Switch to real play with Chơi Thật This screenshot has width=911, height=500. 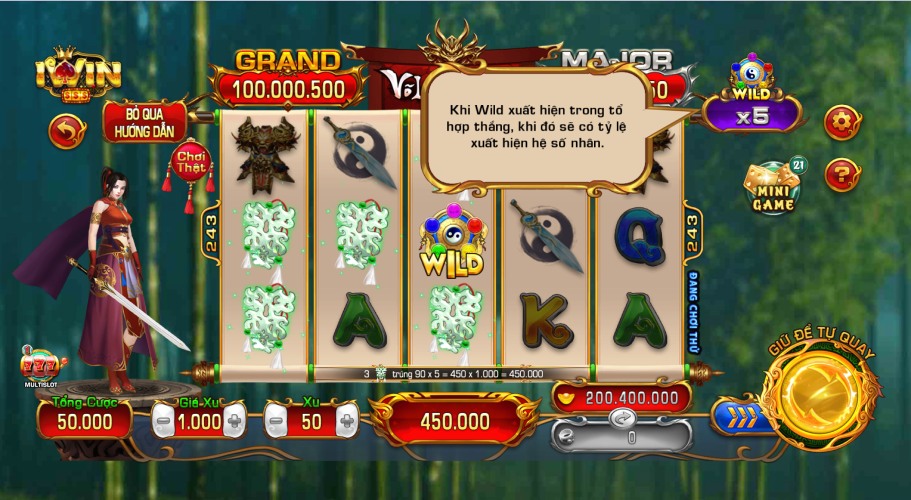click(190, 163)
